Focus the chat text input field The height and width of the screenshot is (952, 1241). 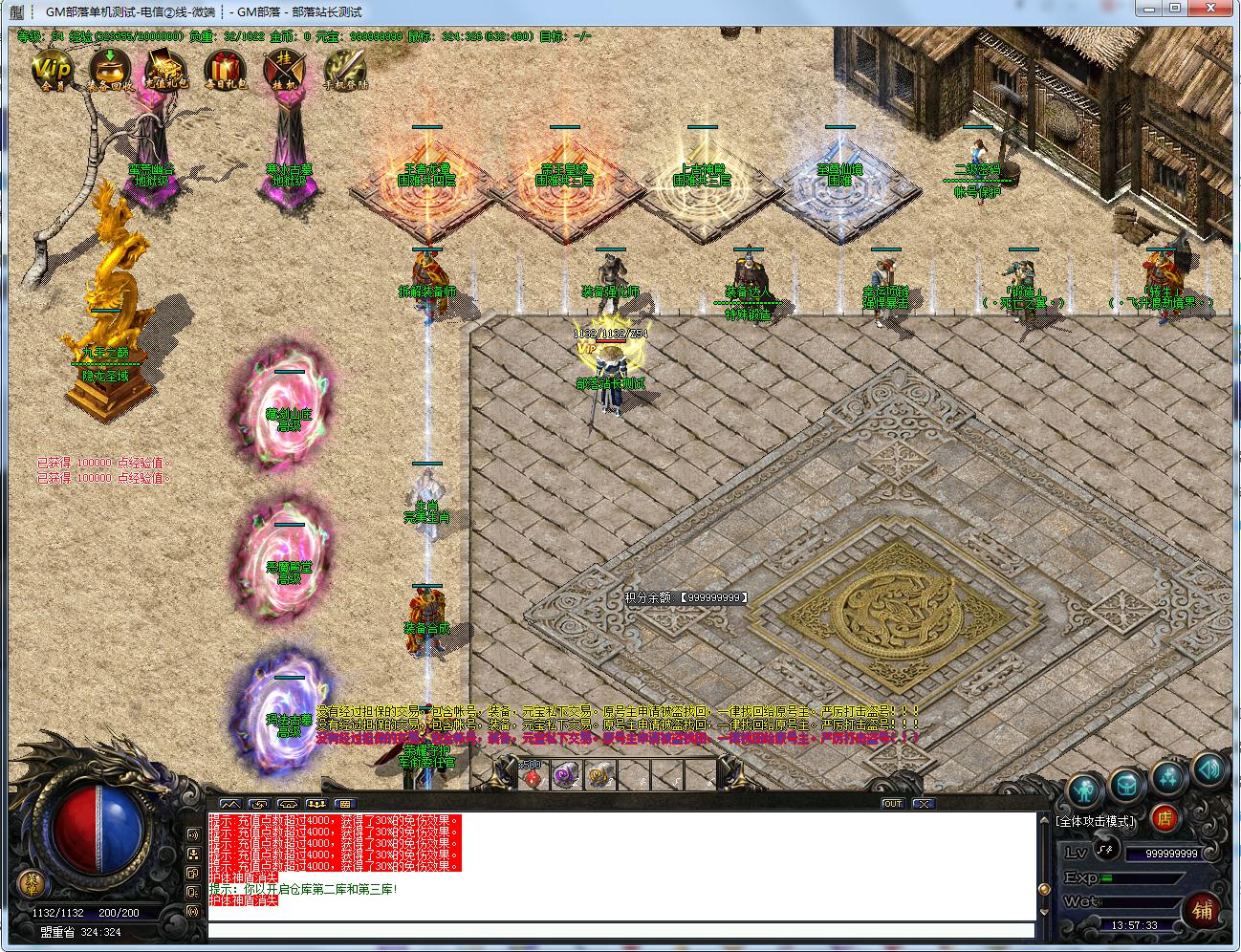click(621, 930)
